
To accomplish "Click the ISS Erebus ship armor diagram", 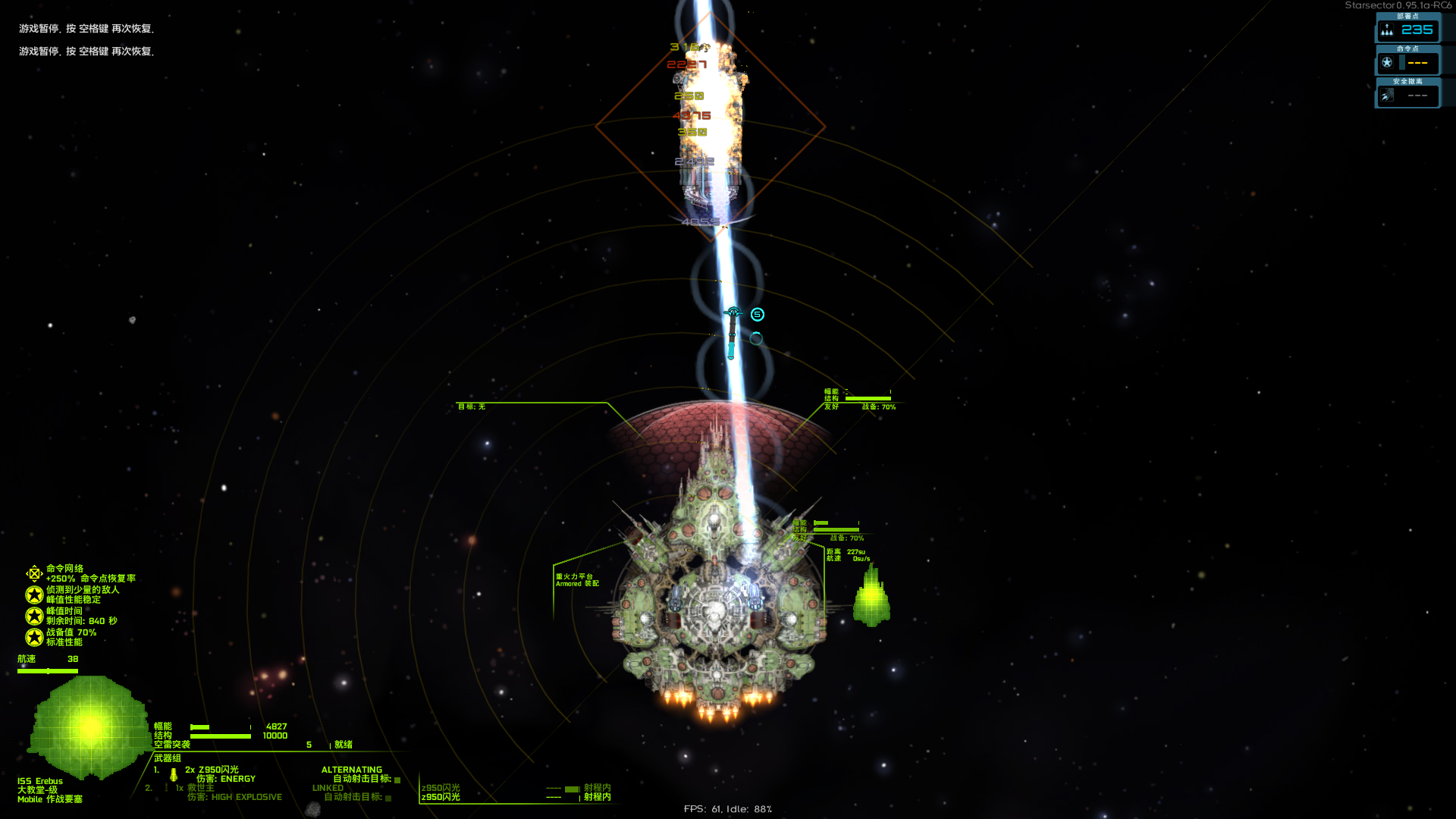I will pyautogui.click(x=89, y=726).
